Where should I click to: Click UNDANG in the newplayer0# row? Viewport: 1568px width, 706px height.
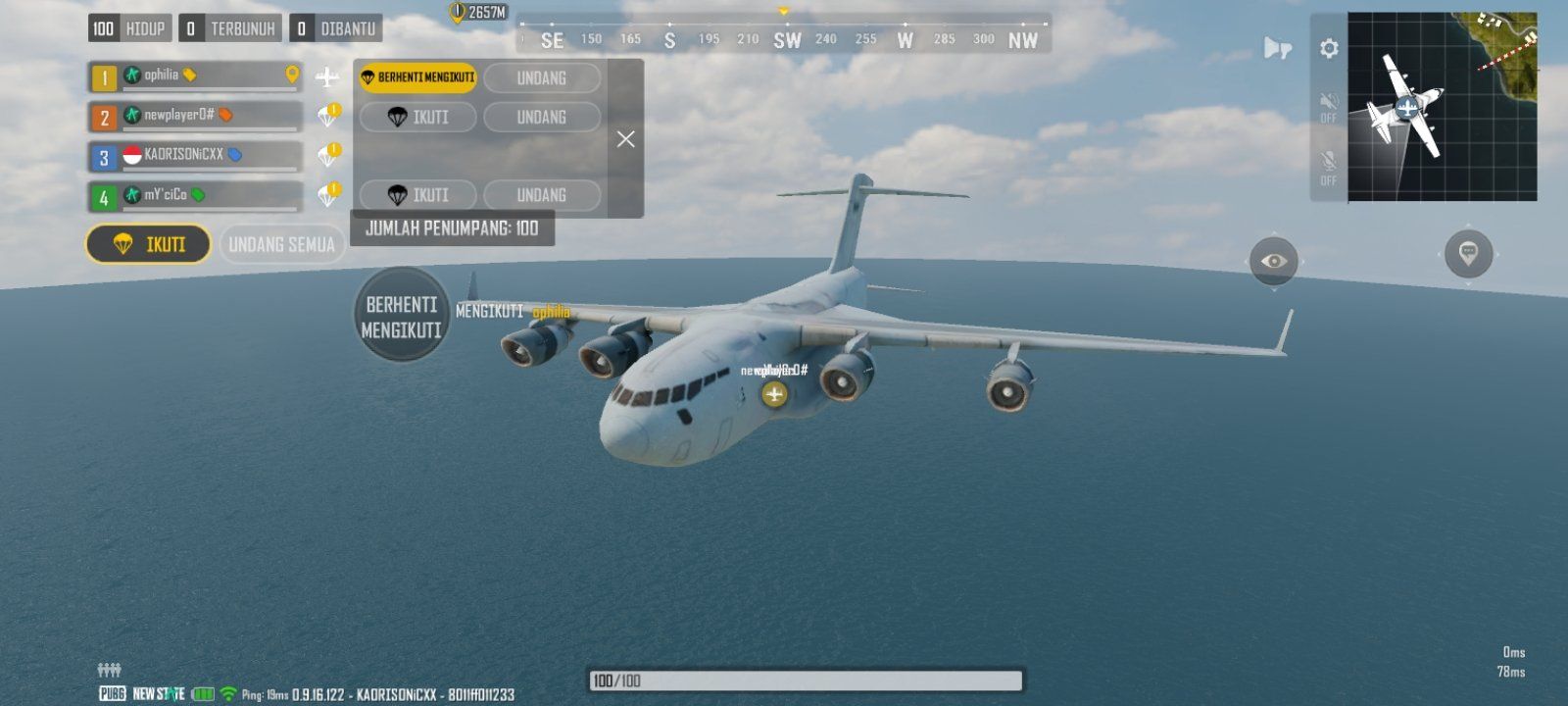click(541, 117)
